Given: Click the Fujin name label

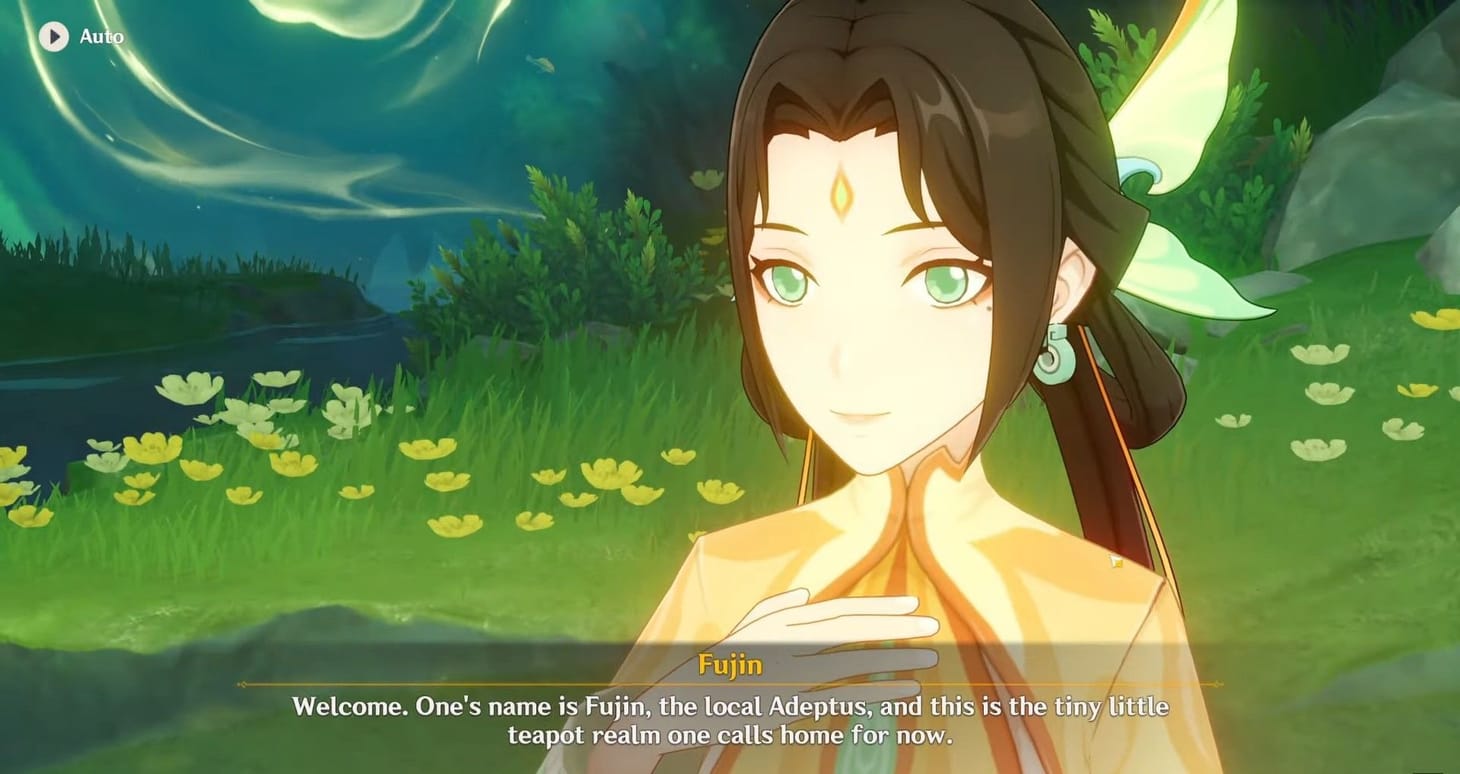Looking at the screenshot, I should point(729,663).
